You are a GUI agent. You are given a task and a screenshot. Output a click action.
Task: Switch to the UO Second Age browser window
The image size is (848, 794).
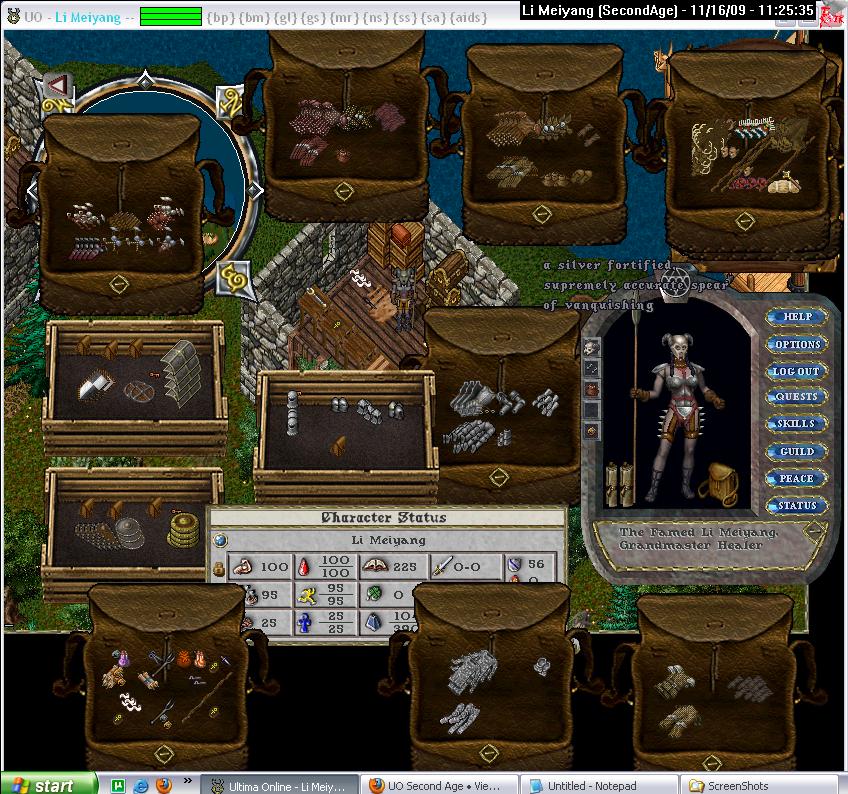tap(438, 785)
